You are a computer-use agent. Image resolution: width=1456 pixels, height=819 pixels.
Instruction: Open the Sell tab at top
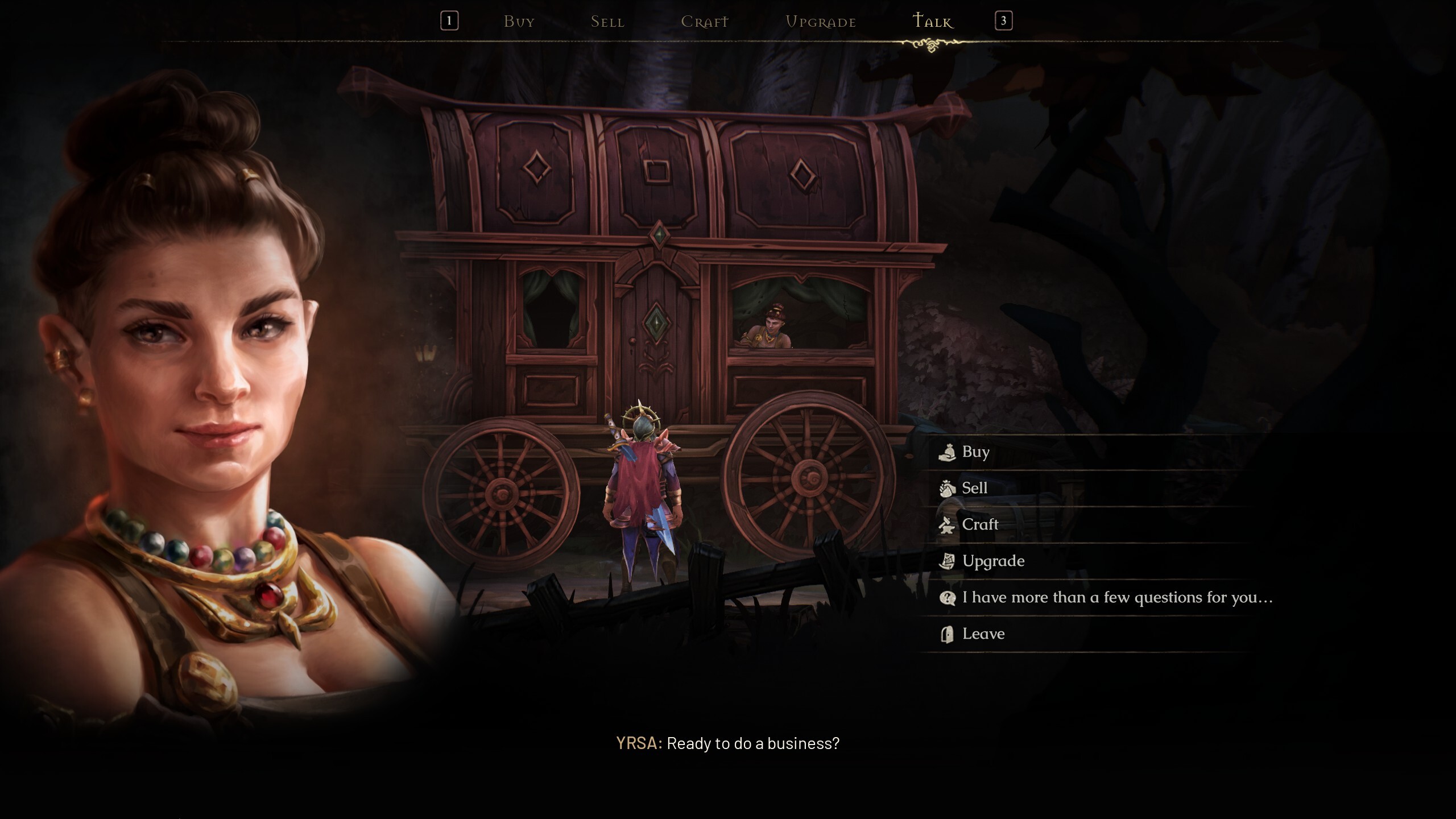pos(607,22)
